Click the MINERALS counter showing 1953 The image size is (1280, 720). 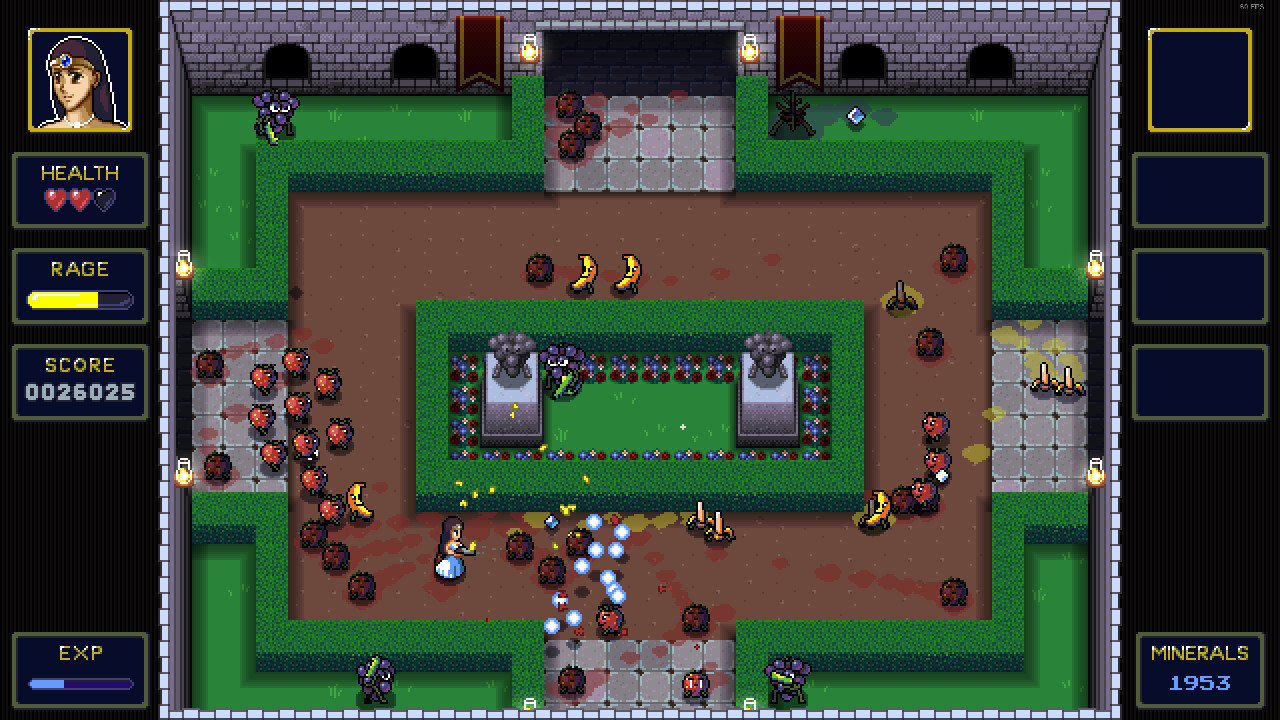click(x=1198, y=683)
